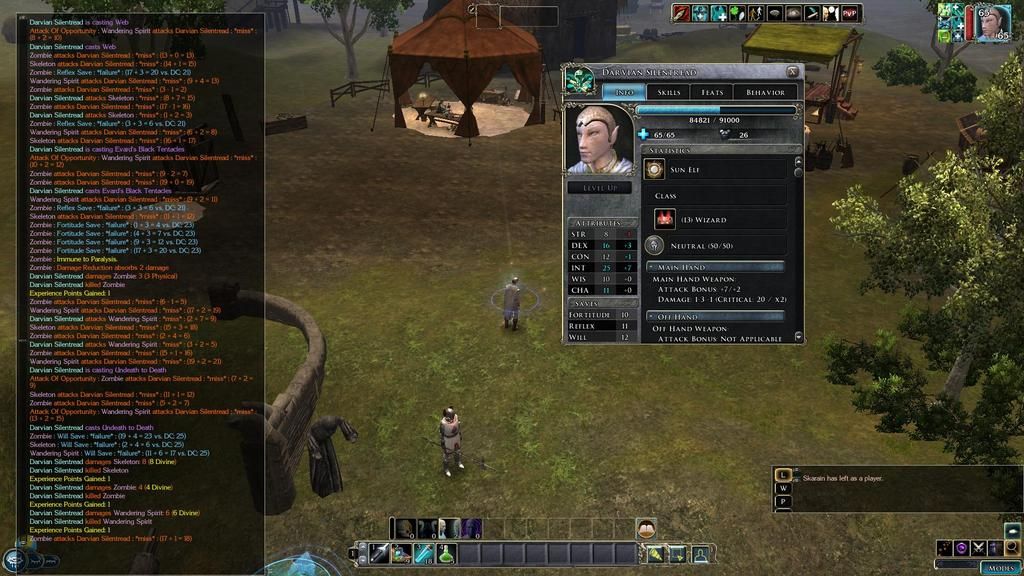This screenshot has width=1024, height=576.
Task: Activate the crossed swords mode icon
Action: [x=978, y=548]
